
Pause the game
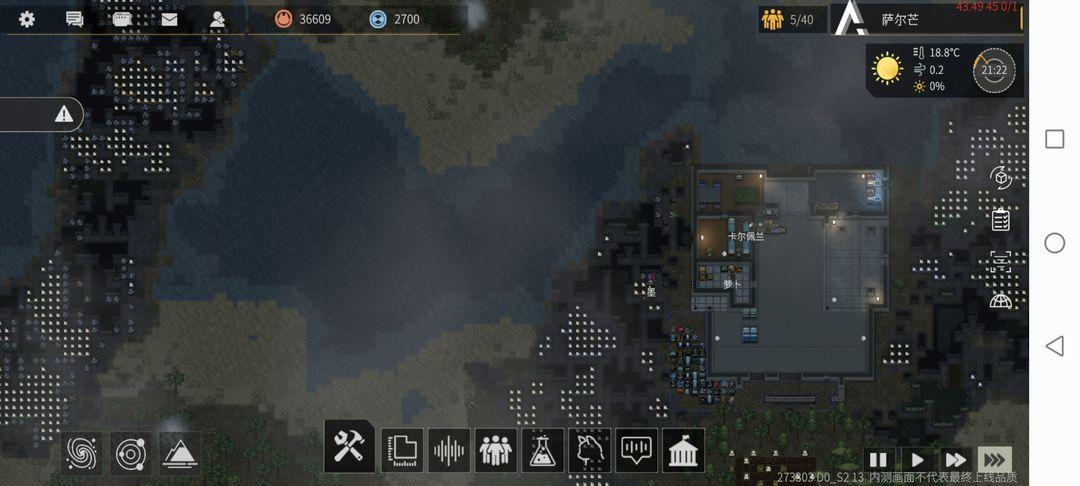click(x=878, y=460)
